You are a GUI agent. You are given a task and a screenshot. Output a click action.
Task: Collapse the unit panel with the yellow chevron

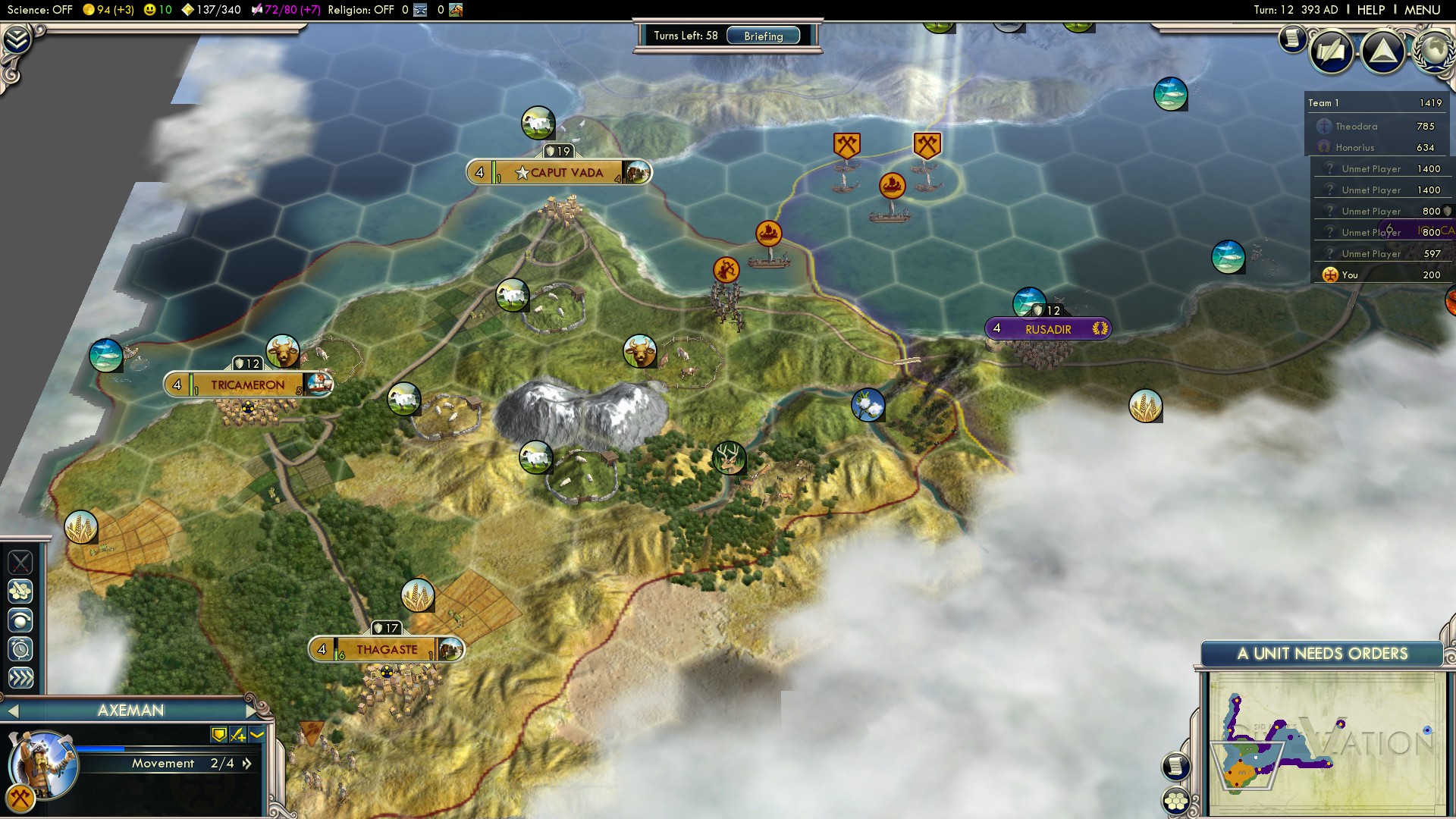[x=255, y=735]
